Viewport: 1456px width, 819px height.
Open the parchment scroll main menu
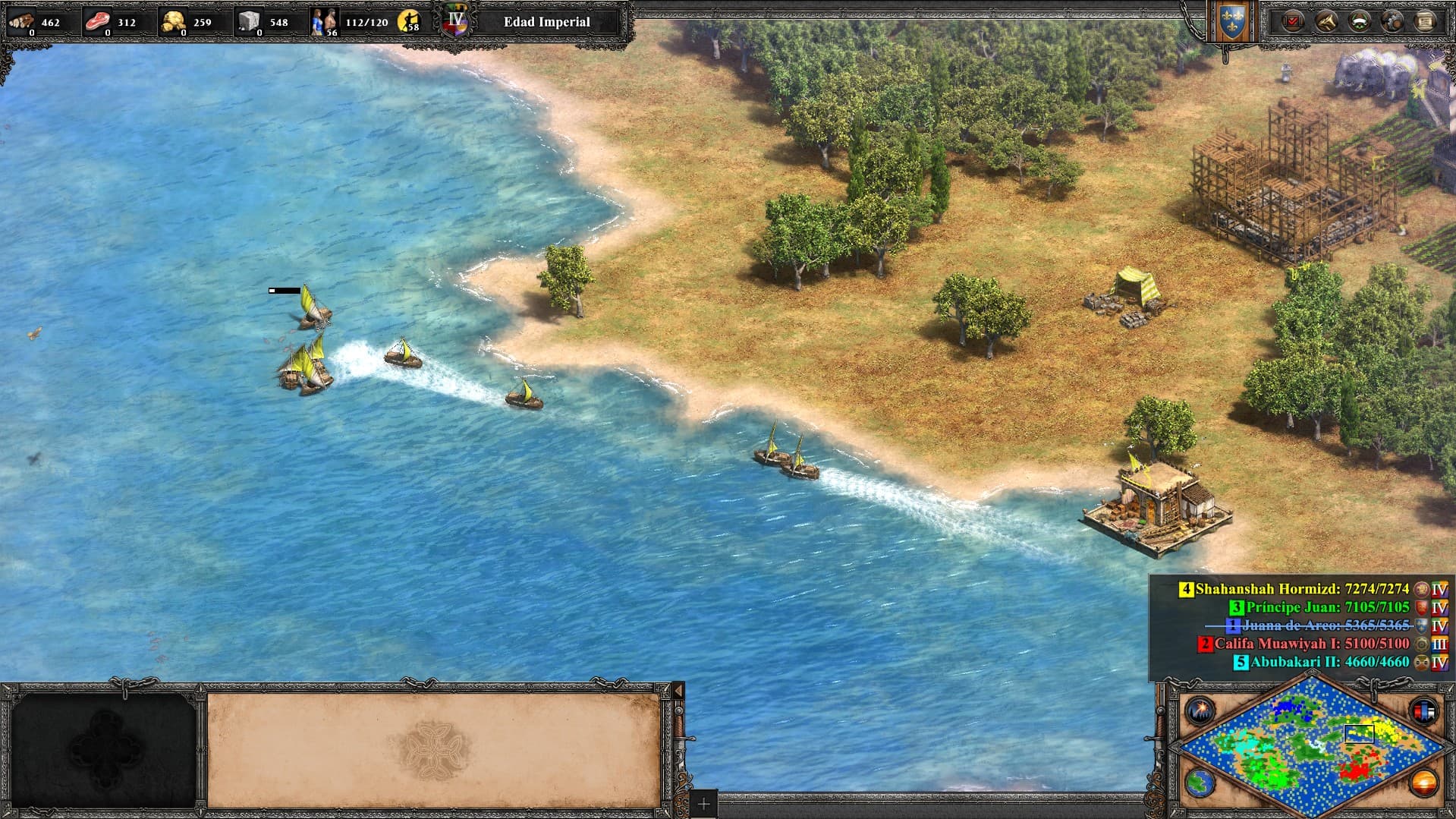pos(1425,21)
